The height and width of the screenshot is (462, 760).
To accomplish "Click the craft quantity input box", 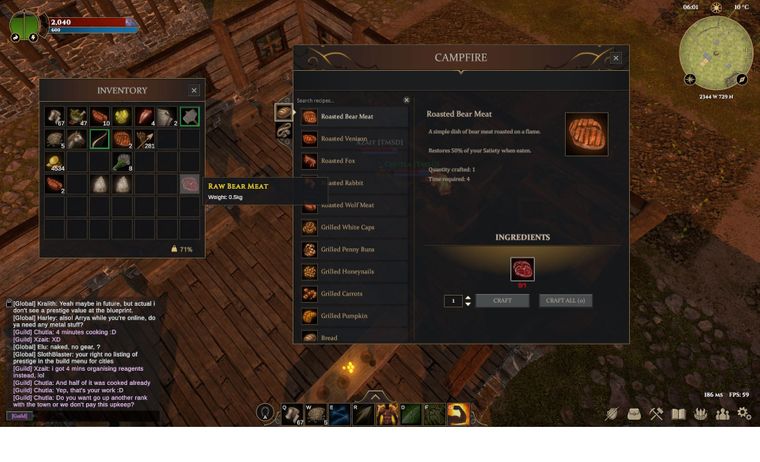I will pyautogui.click(x=453, y=300).
